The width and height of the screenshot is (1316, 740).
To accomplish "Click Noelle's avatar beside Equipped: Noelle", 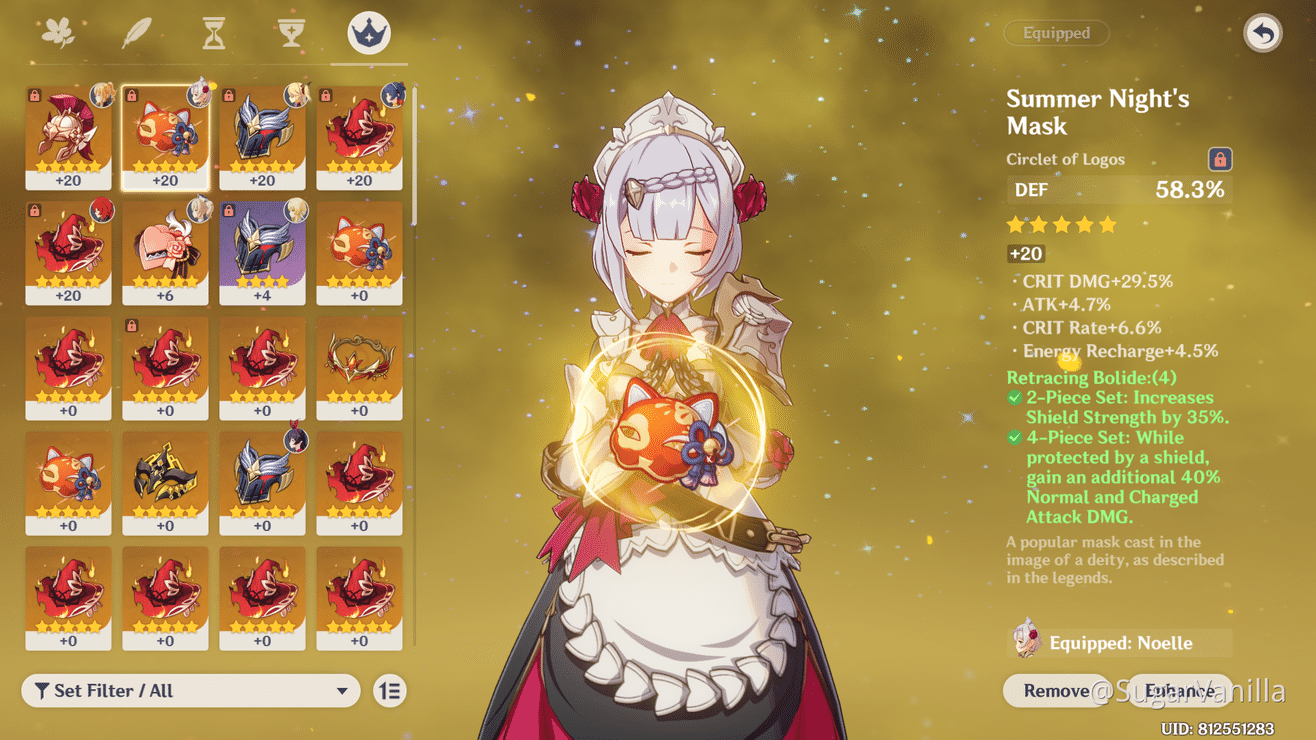I will point(1030,642).
